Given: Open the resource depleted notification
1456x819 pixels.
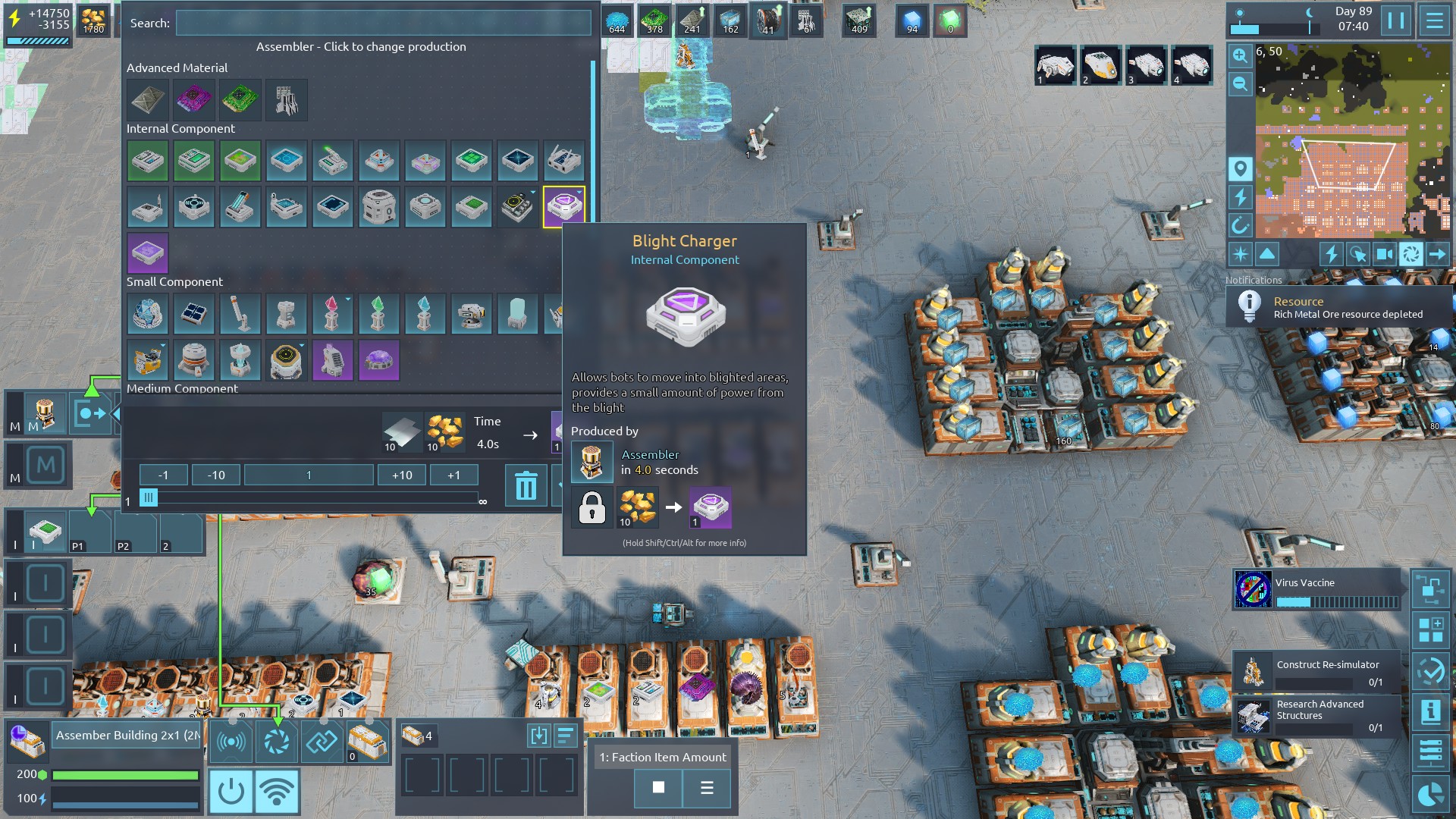Looking at the screenshot, I should click(1338, 307).
